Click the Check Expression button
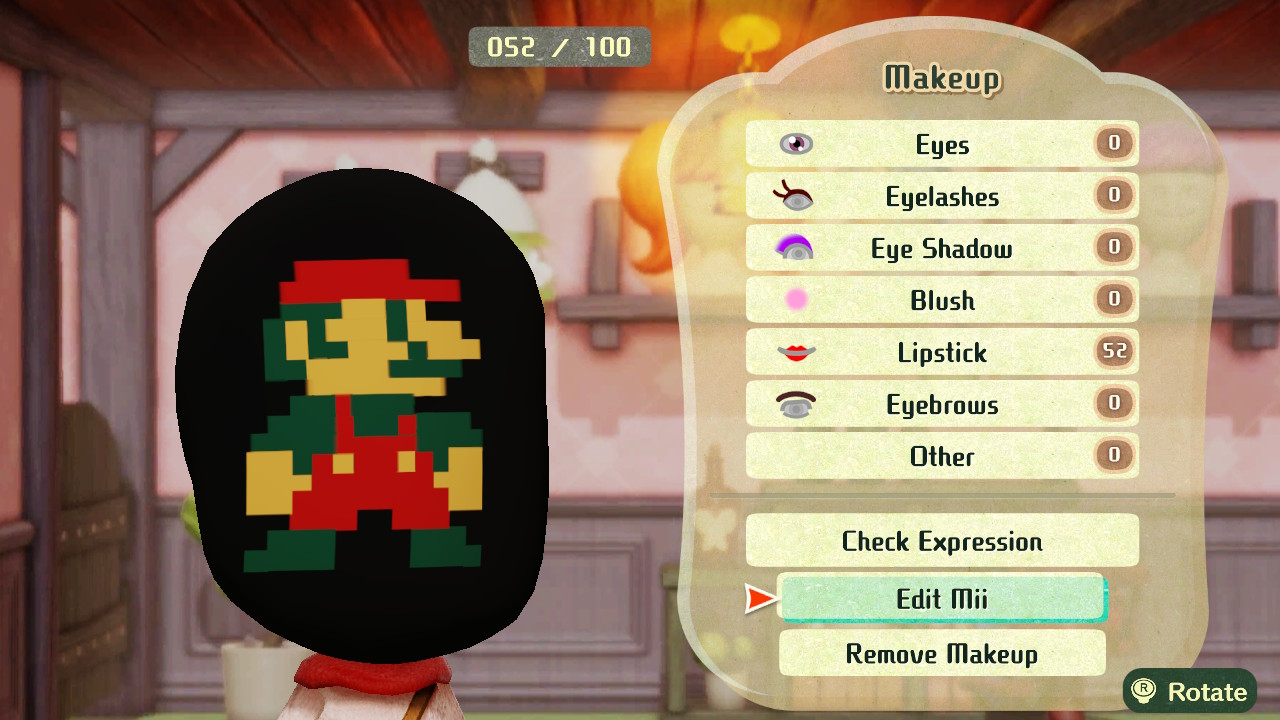 (941, 541)
